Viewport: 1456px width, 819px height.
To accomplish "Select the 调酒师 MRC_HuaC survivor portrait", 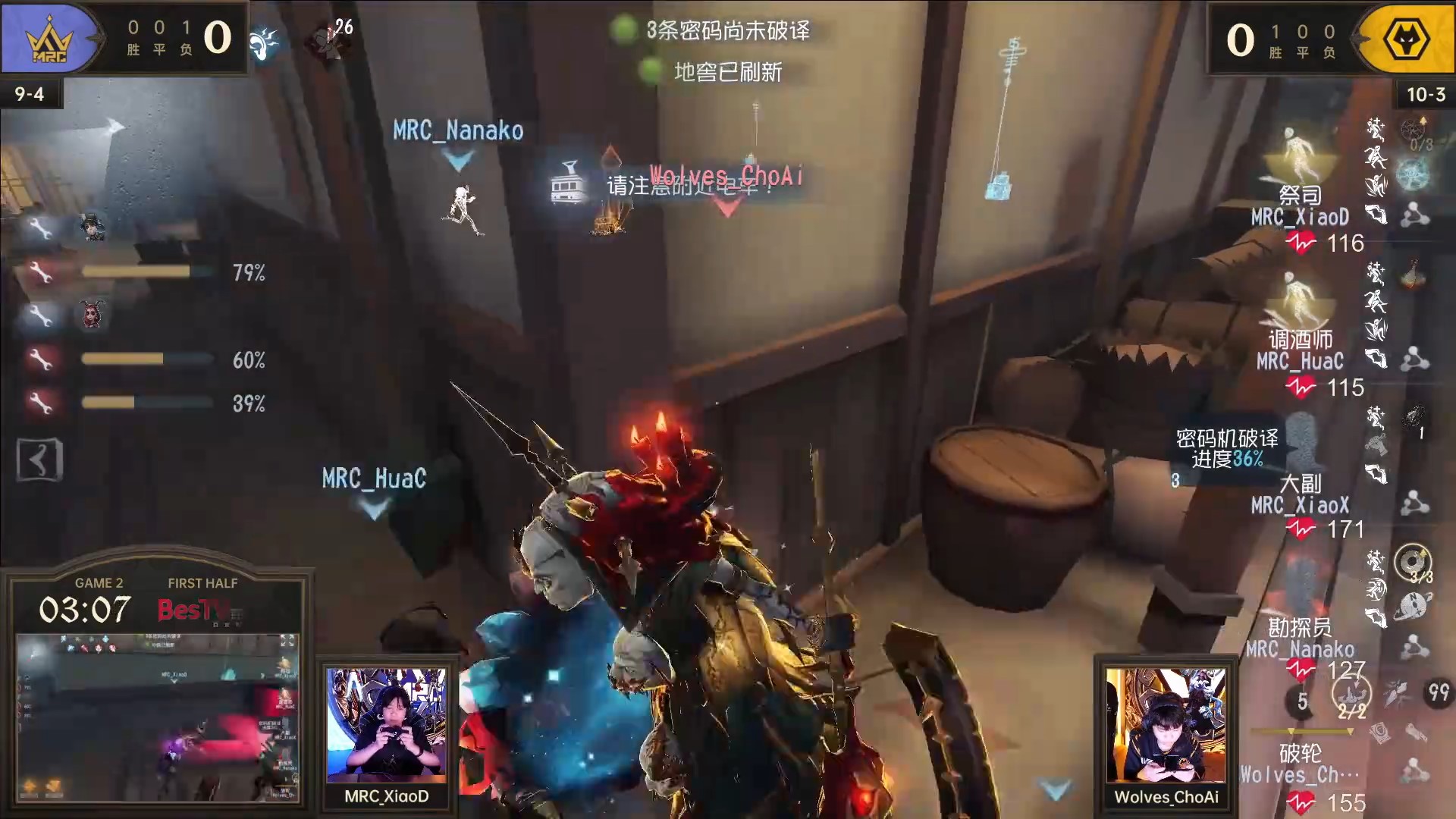I will click(1300, 297).
